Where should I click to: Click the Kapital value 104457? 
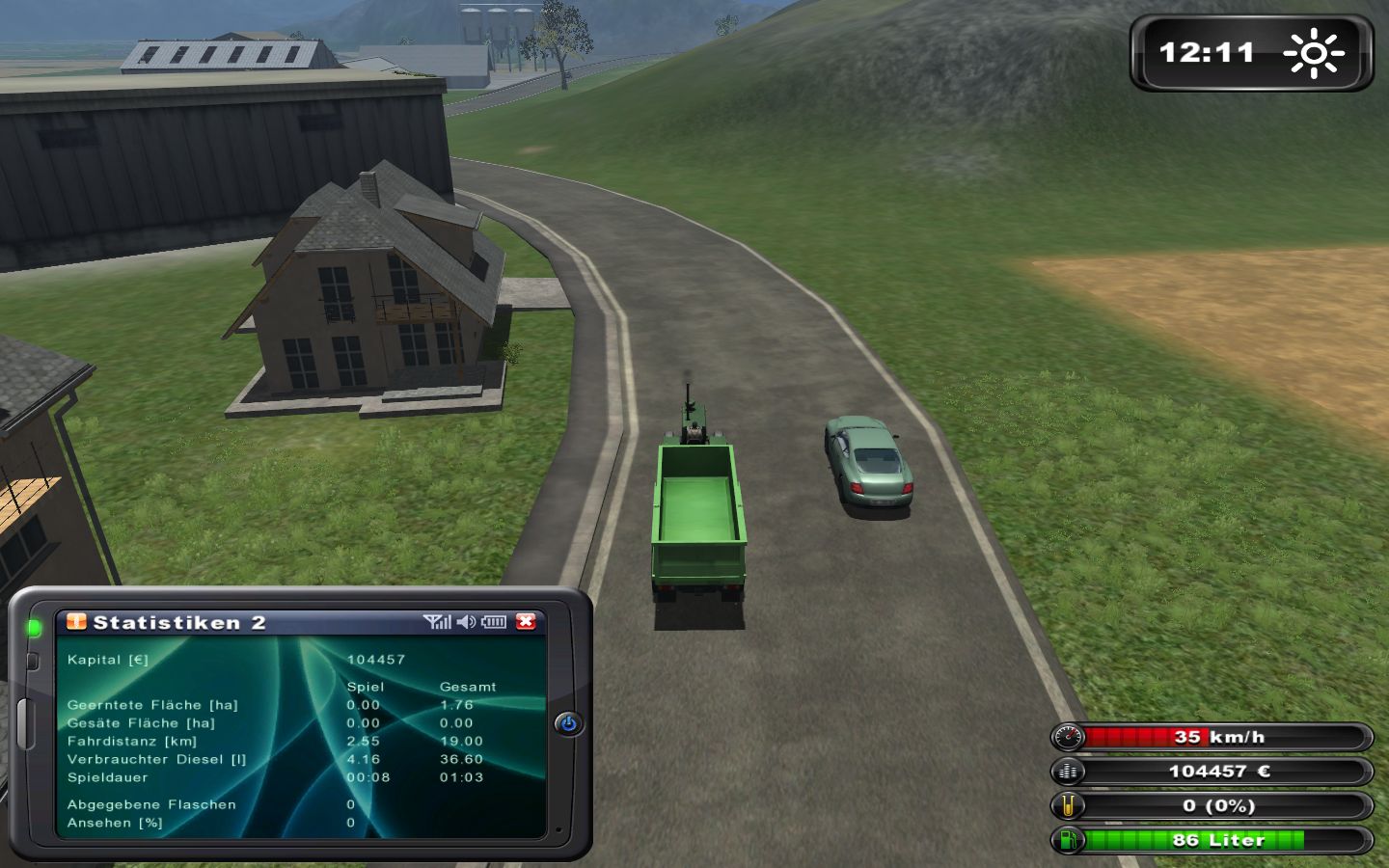376,659
